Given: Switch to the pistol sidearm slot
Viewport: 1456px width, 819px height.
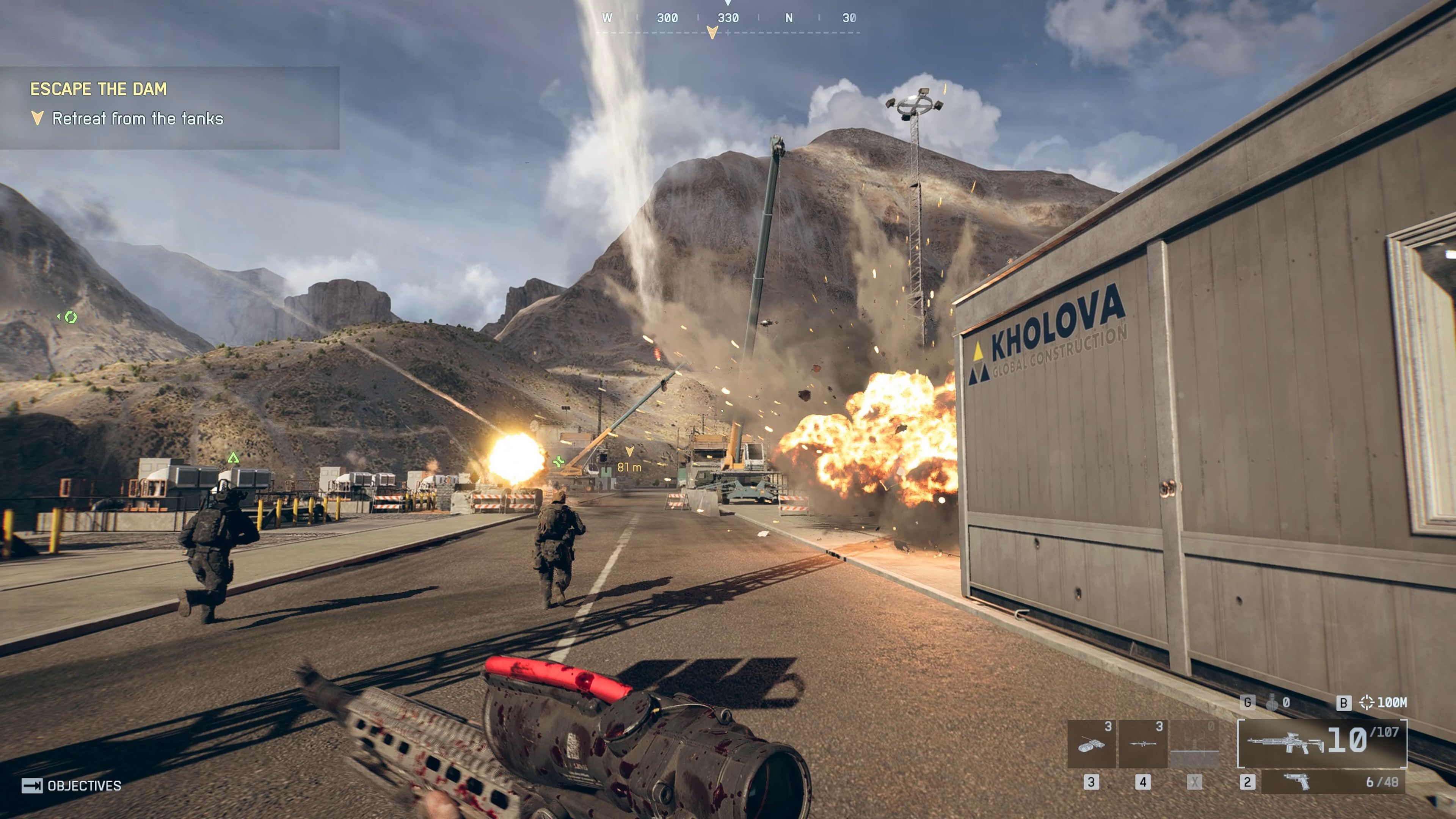Looking at the screenshot, I should (1332, 782).
